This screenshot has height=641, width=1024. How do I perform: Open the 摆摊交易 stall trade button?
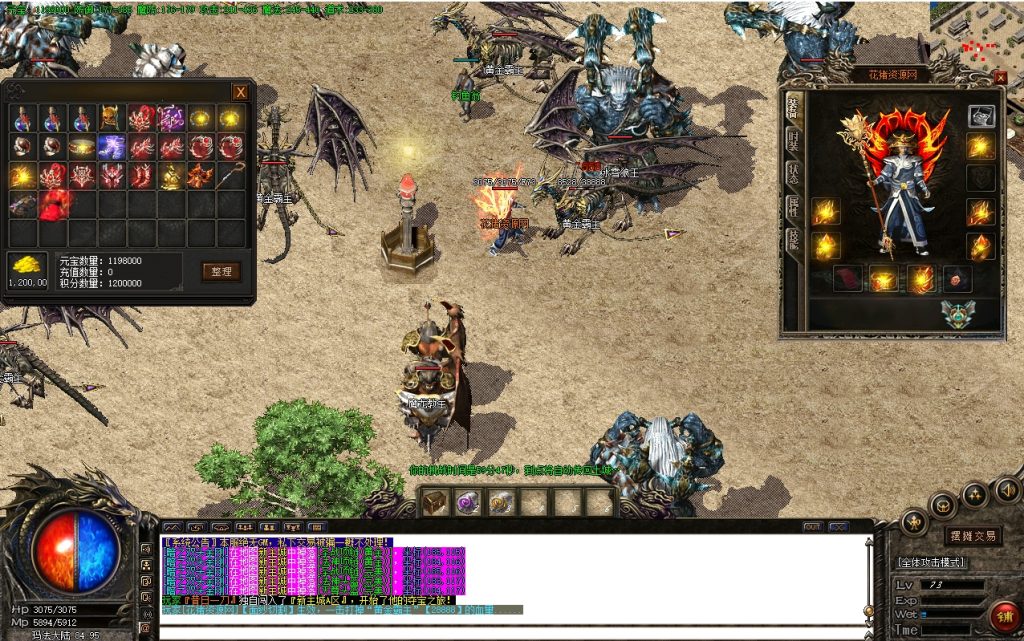pyautogui.click(x=971, y=536)
